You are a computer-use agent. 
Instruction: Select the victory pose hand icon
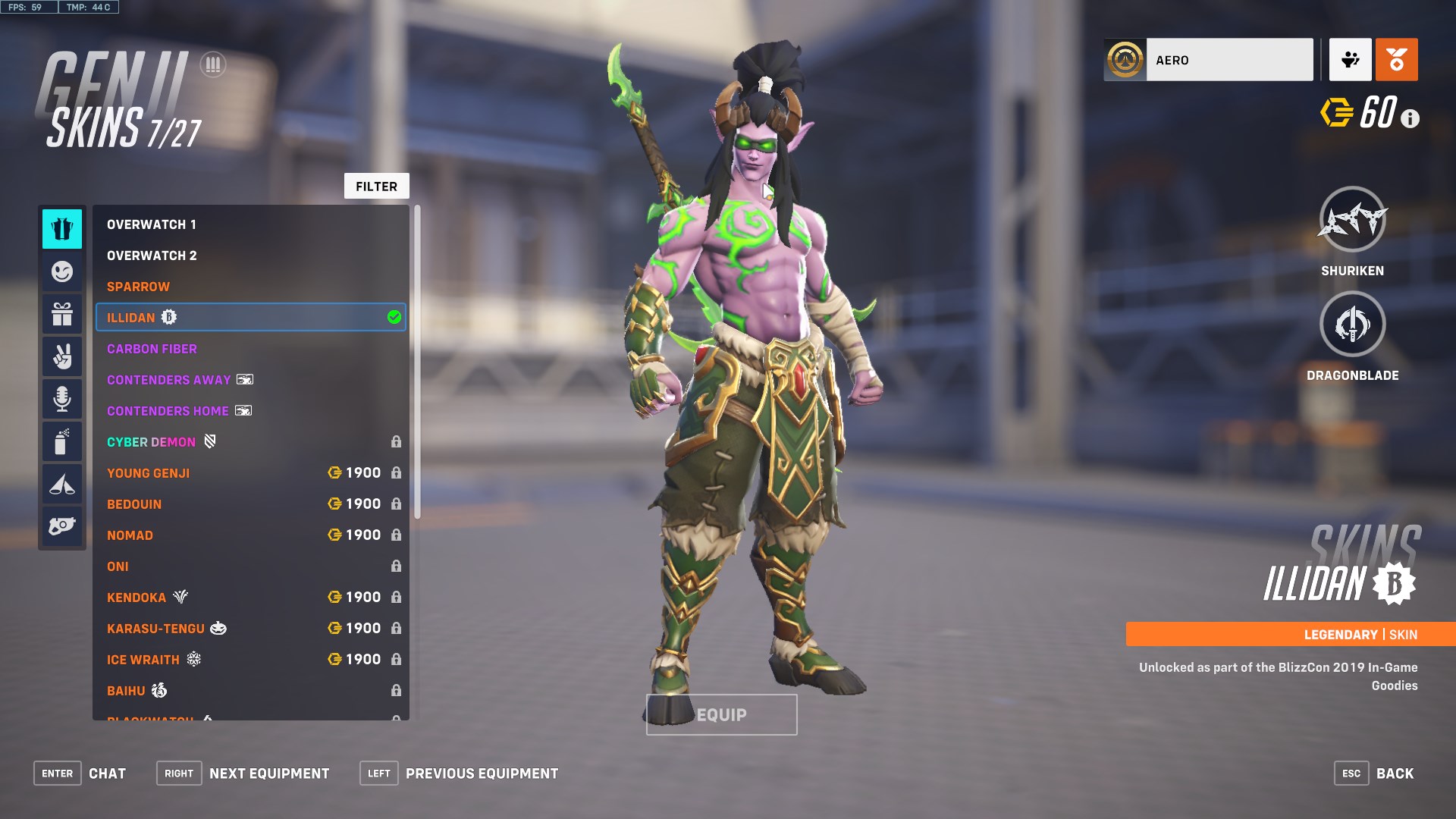pyautogui.click(x=62, y=356)
